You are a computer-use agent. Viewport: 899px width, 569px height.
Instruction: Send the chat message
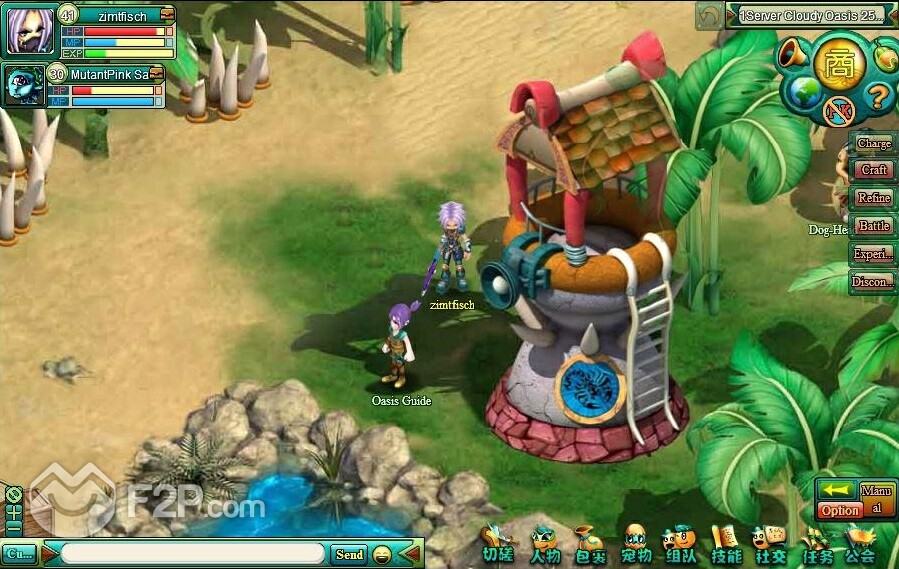point(349,554)
